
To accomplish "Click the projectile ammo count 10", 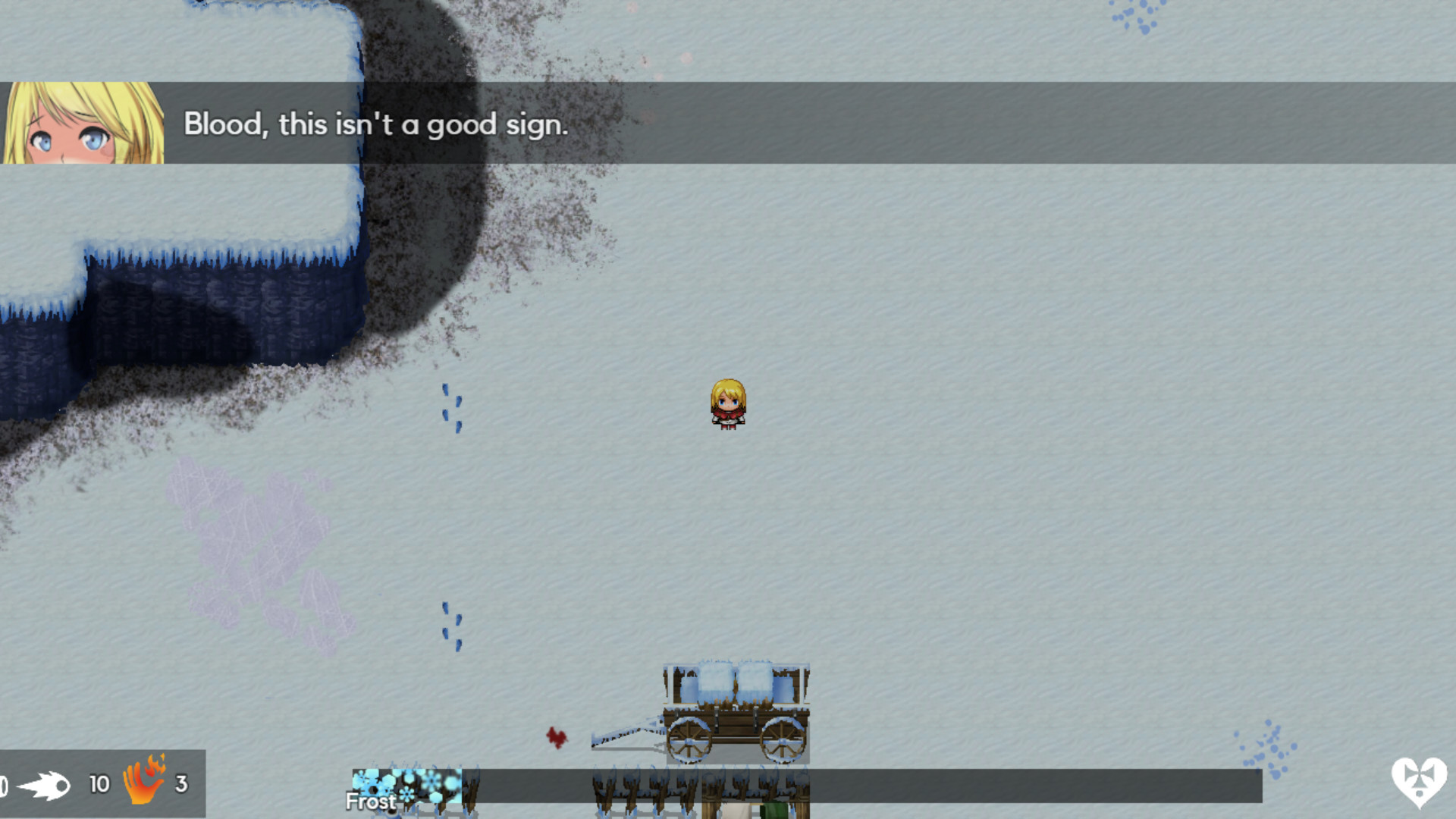I will (x=99, y=783).
